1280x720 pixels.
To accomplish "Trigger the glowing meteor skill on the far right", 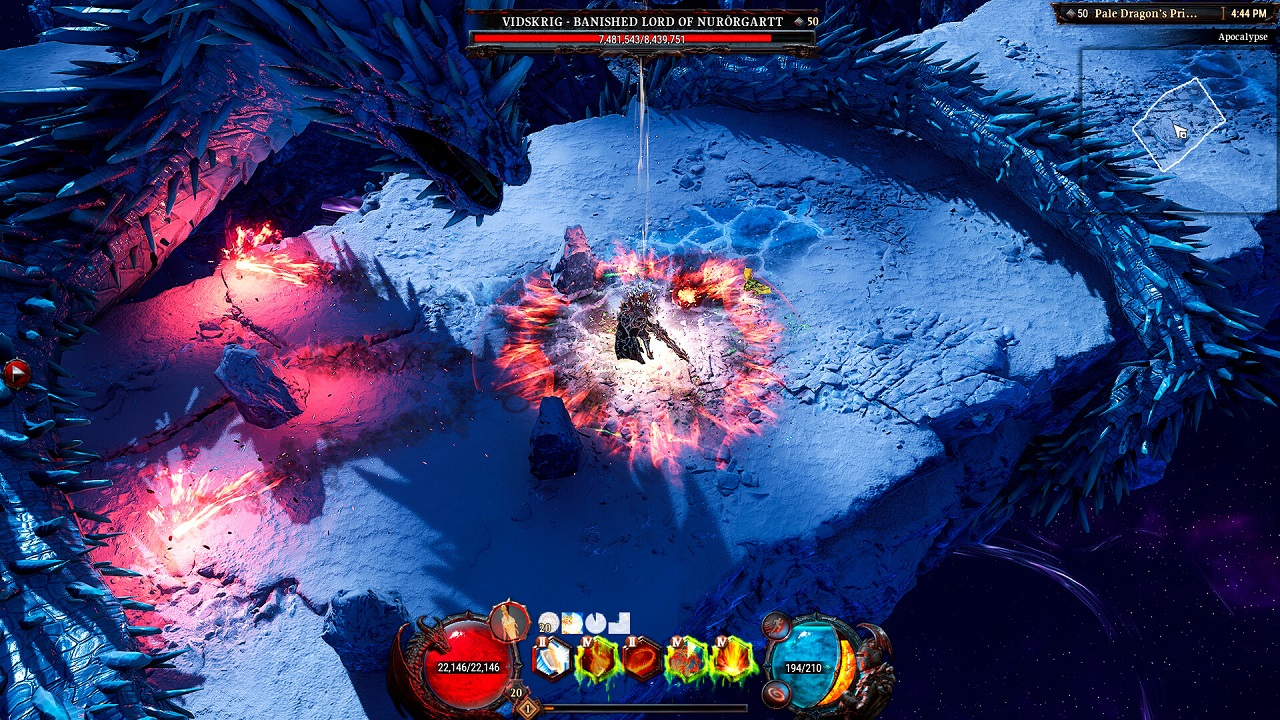I will [733, 658].
